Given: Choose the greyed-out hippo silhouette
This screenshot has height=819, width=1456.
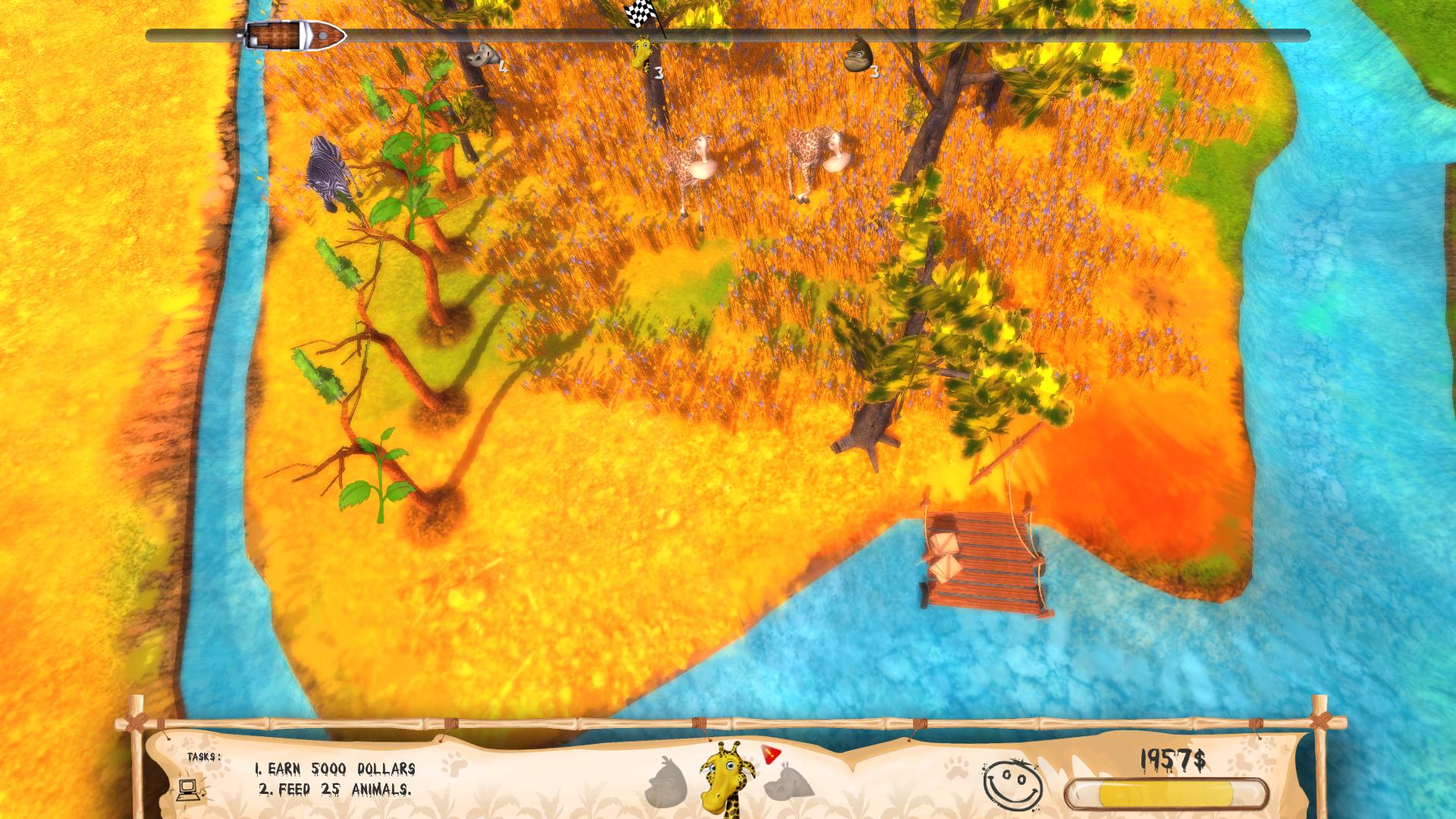Looking at the screenshot, I should click(789, 783).
